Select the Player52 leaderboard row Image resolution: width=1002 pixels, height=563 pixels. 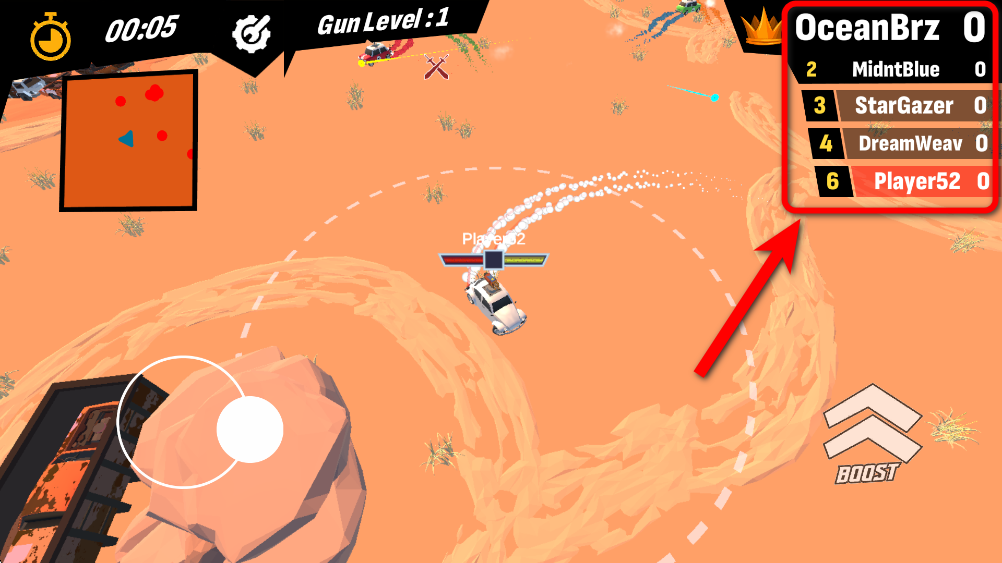pos(902,181)
